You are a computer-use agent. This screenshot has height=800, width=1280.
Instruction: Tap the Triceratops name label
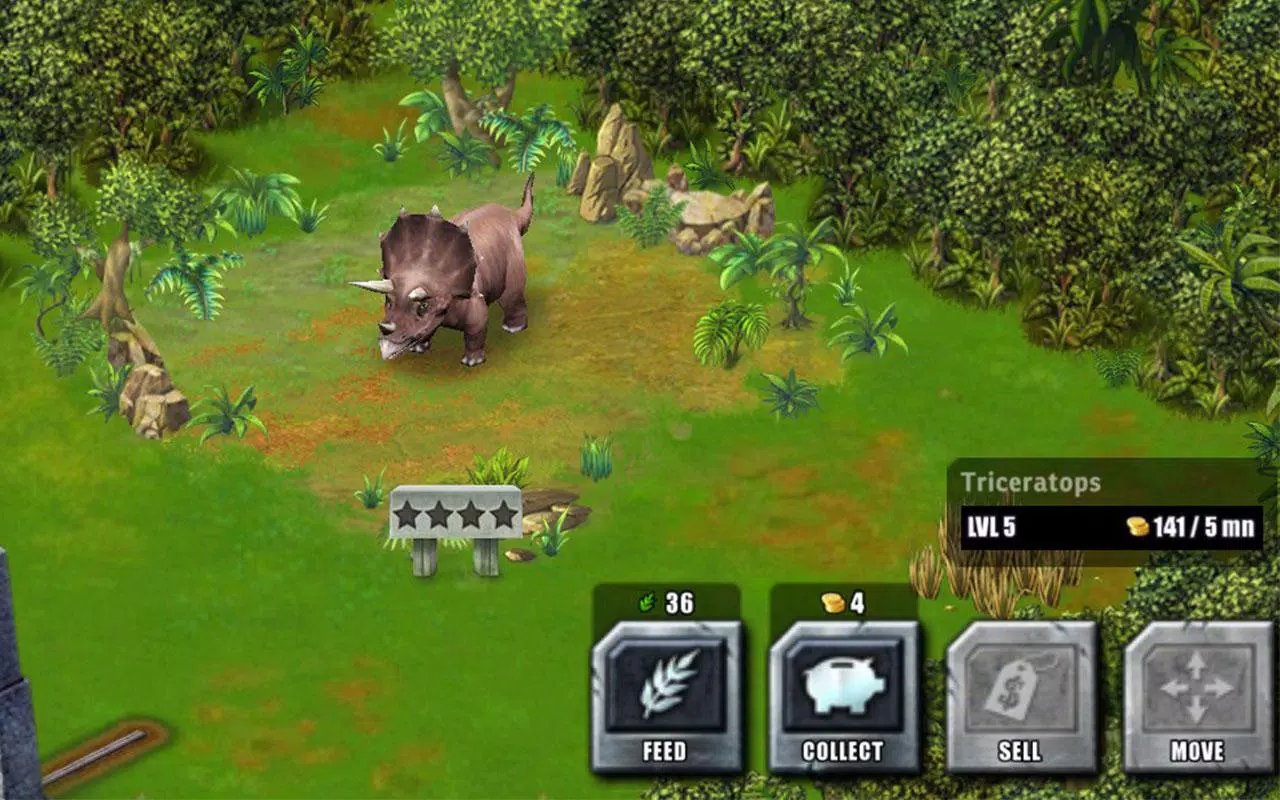click(x=1032, y=481)
